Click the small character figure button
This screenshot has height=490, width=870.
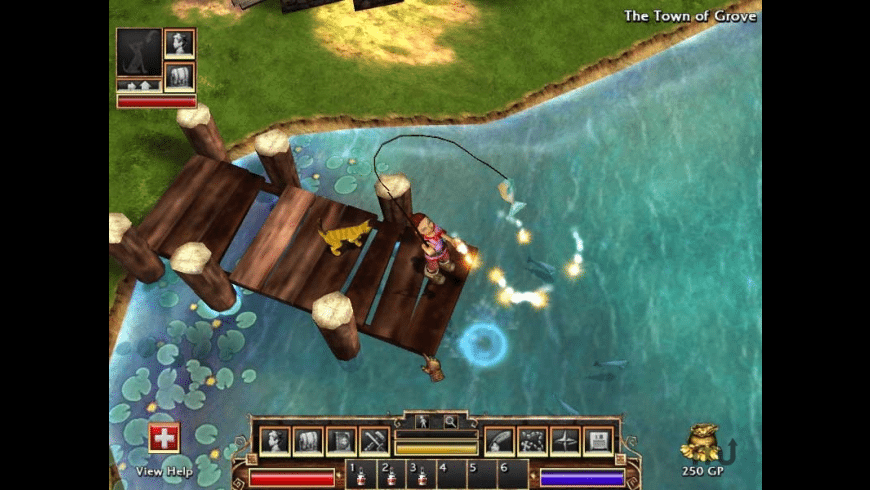click(x=422, y=422)
